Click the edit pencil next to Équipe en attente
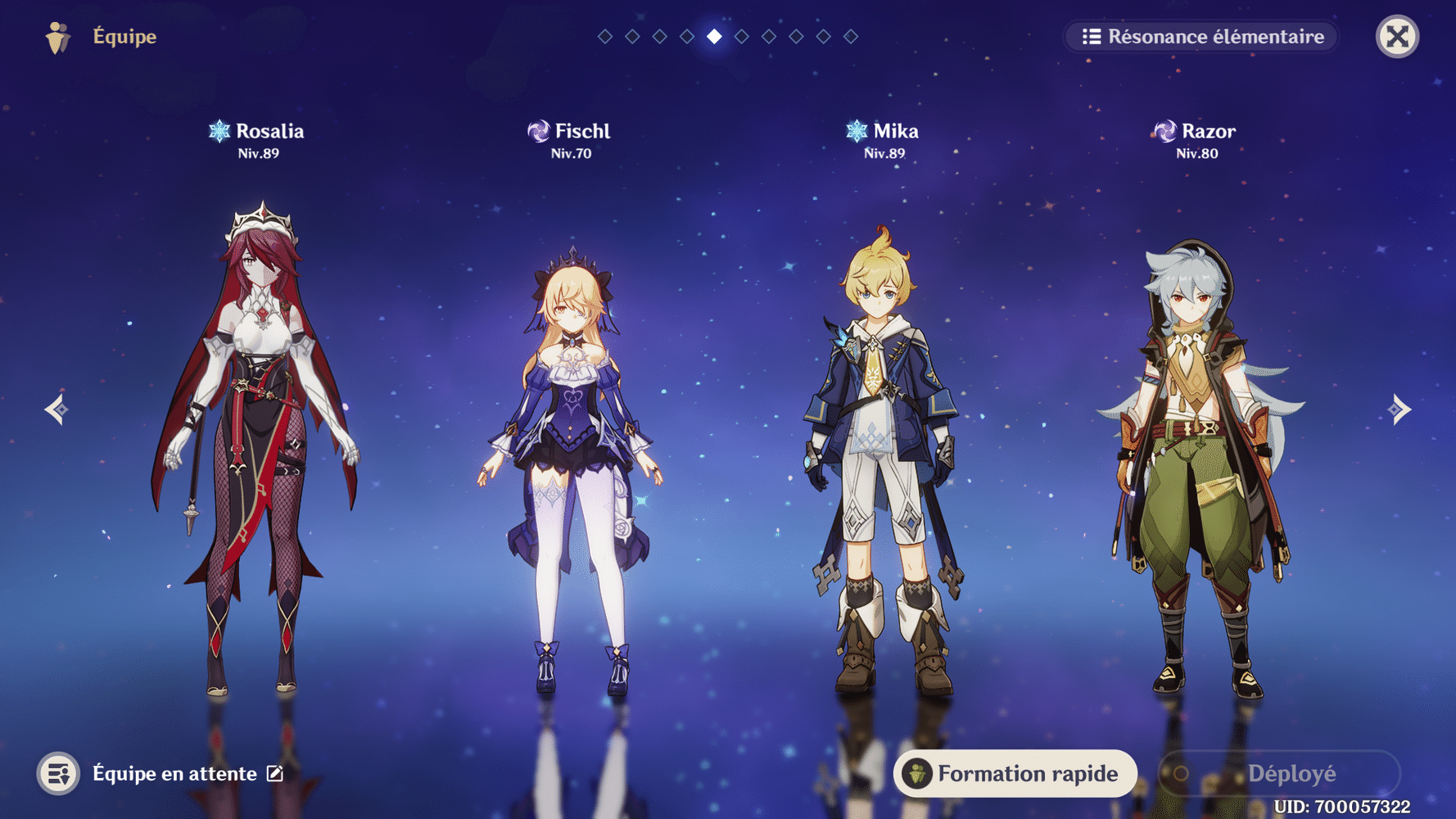 pyautogui.click(x=274, y=772)
